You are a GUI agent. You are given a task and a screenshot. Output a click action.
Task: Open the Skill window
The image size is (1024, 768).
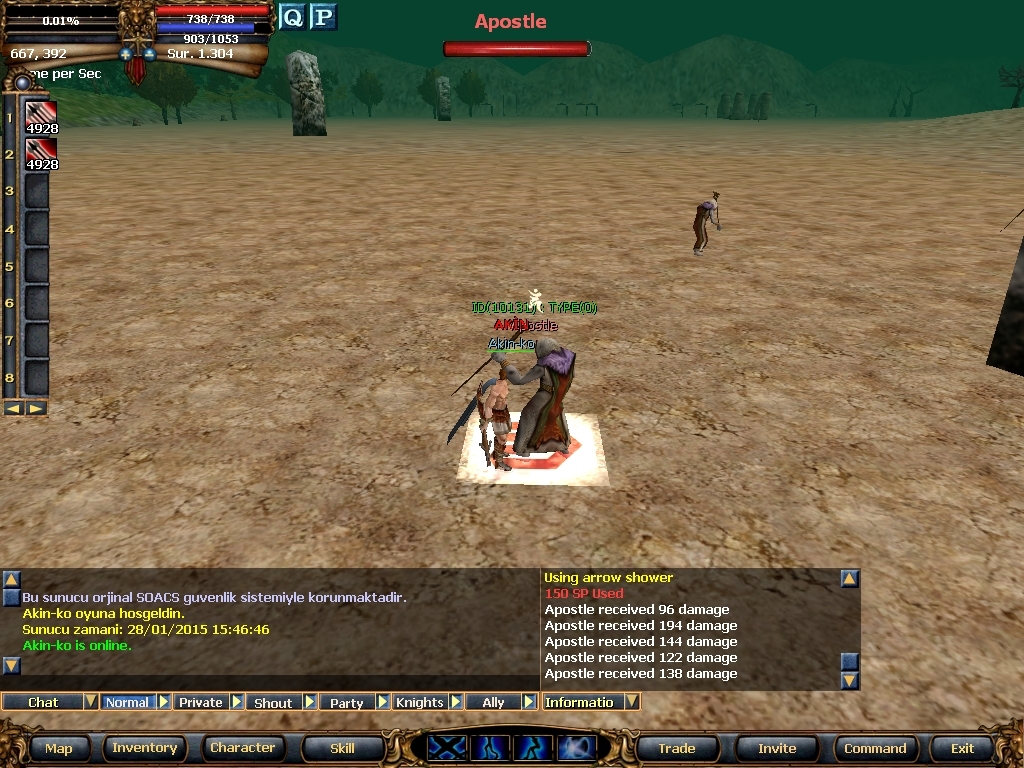342,748
